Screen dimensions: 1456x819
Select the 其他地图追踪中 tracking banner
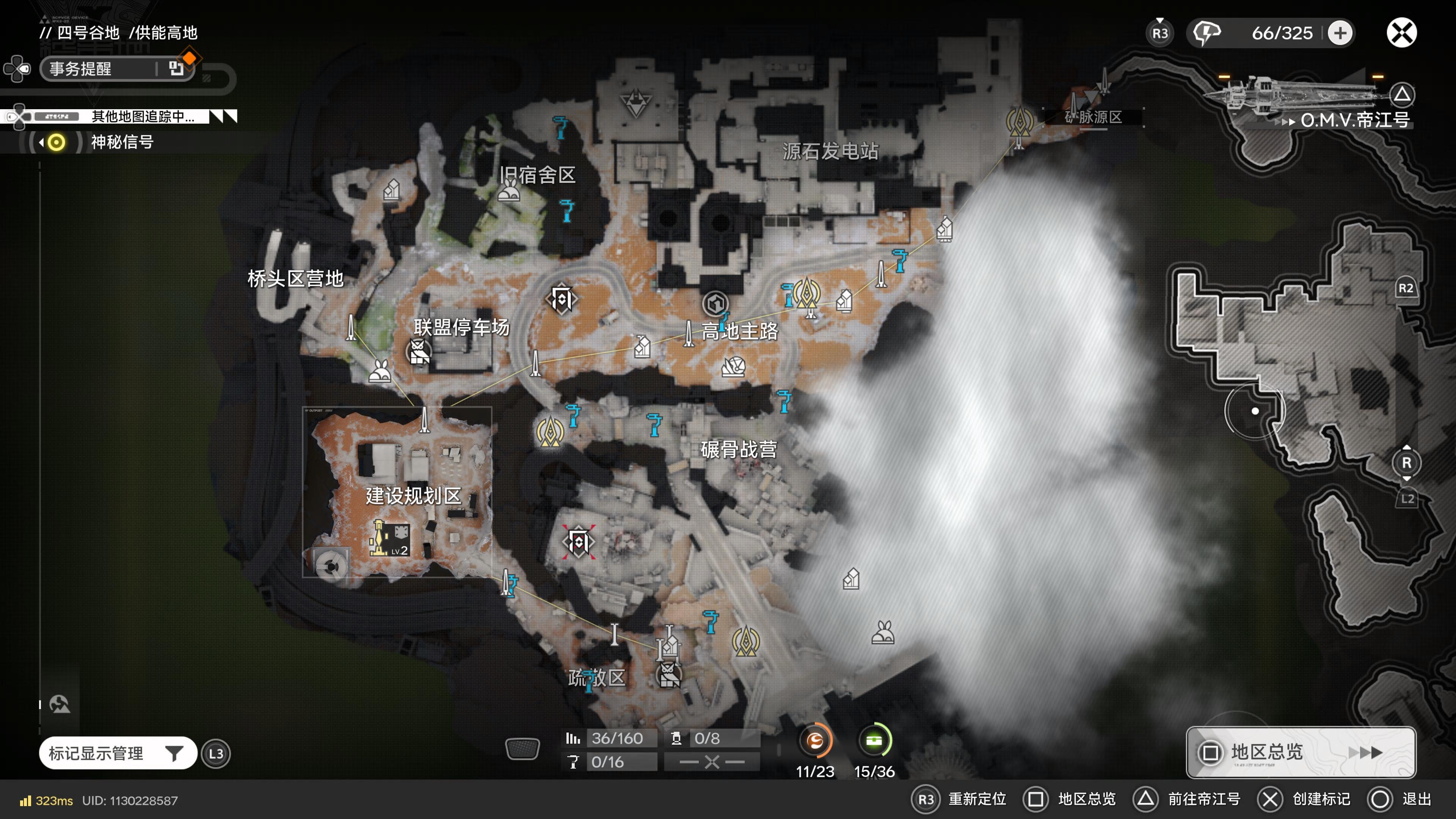click(143, 116)
